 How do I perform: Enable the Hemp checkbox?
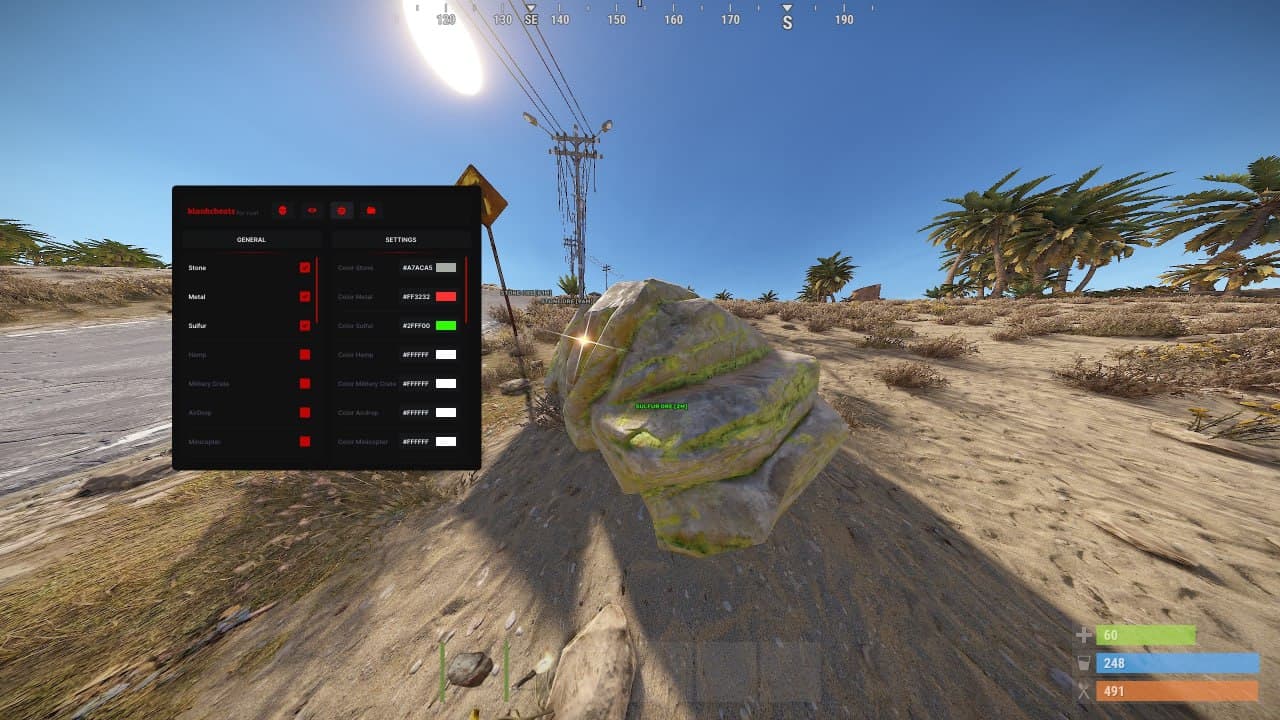click(x=307, y=354)
